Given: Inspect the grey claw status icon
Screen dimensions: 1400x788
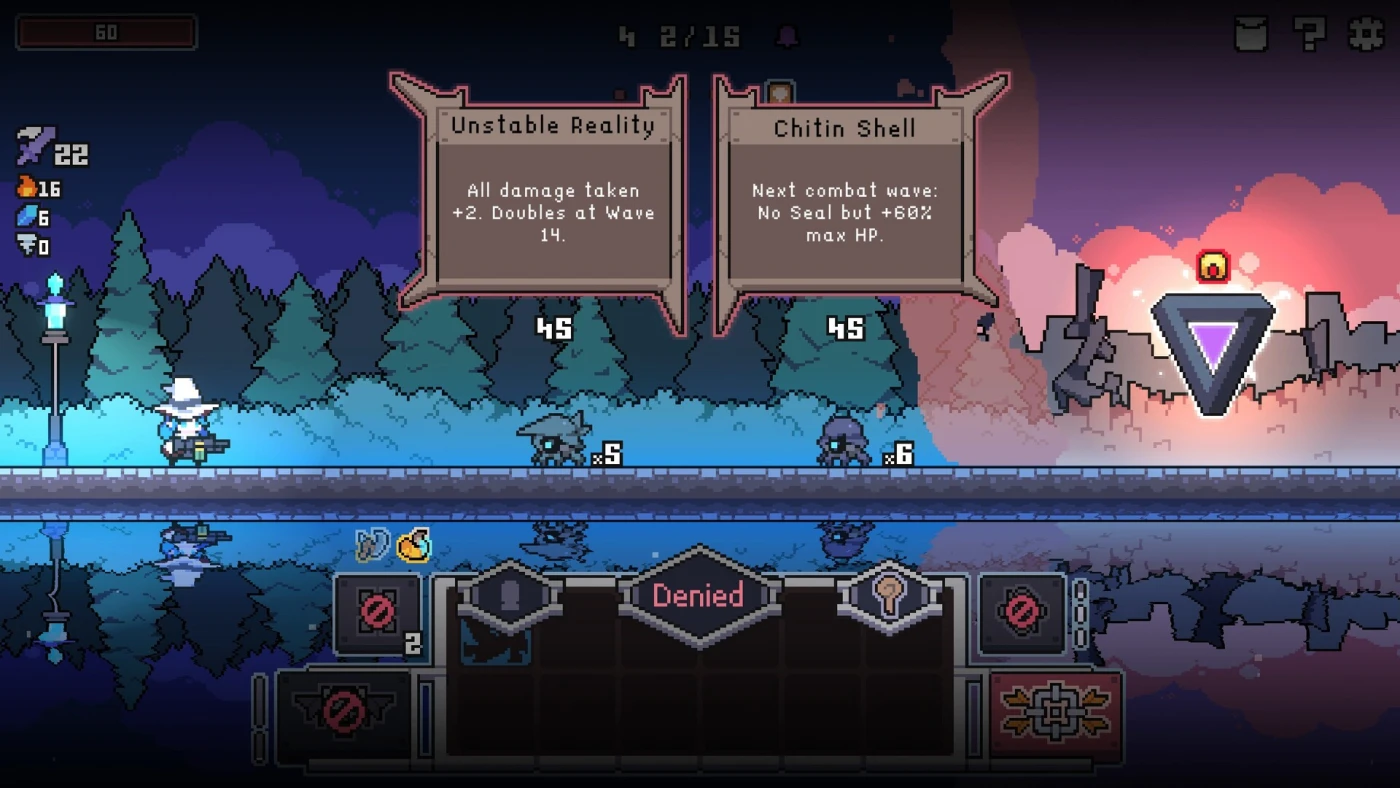Looking at the screenshot, I should pyautogui.click(x=372, y=545).
